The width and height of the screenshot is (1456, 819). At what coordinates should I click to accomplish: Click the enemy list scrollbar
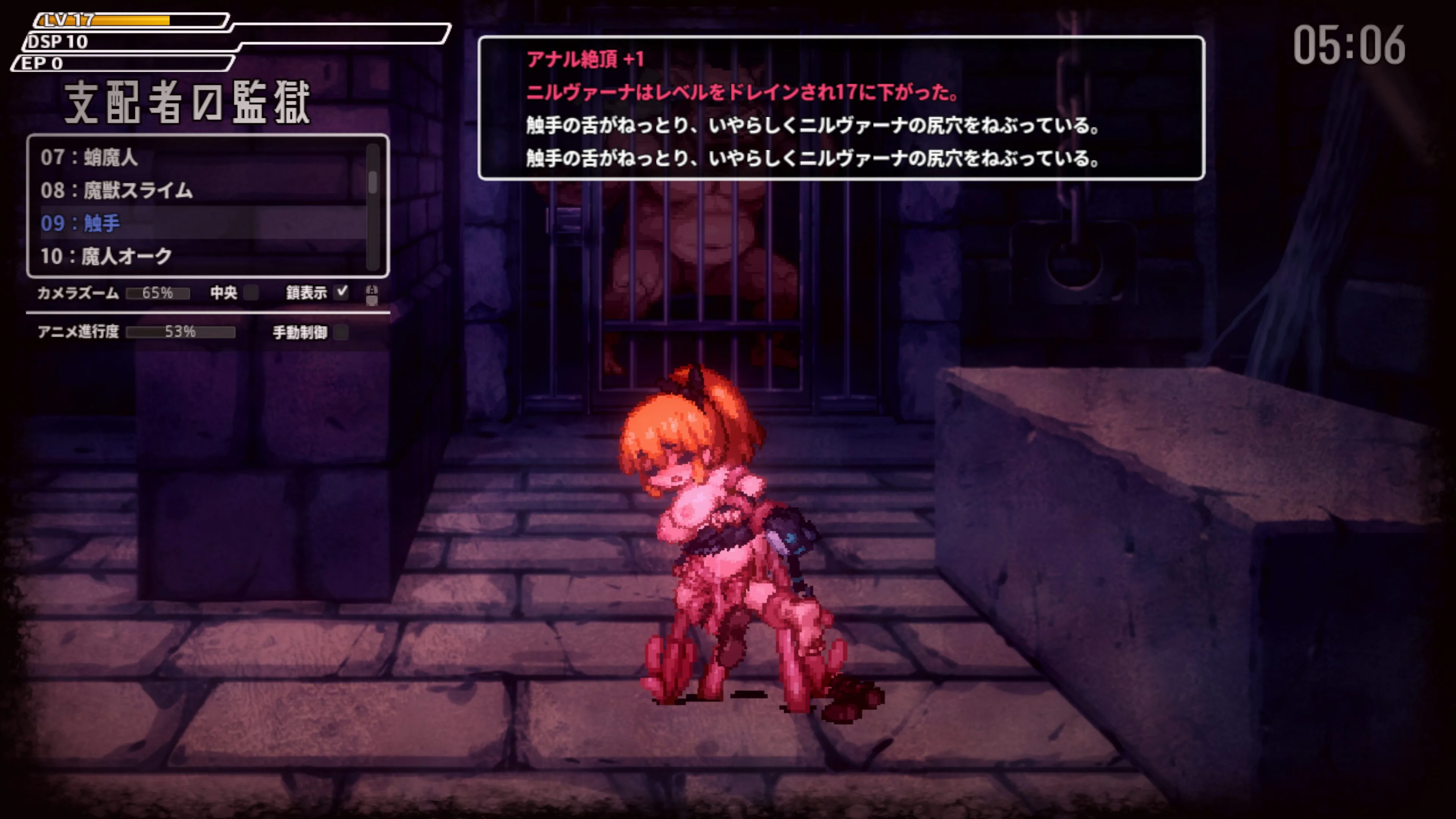pyautogui.click(x=372, y=182)
